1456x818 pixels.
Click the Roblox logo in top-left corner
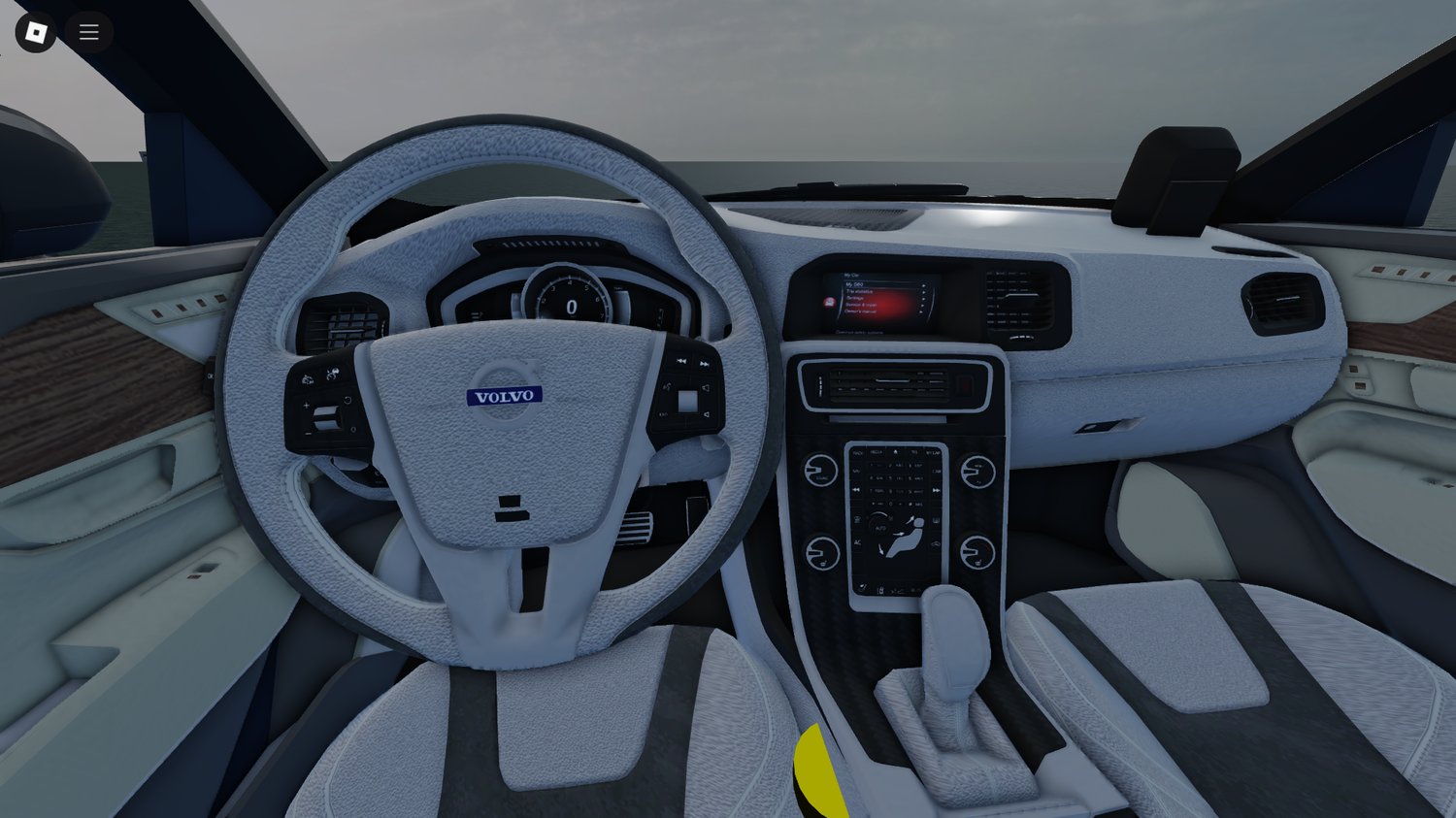click(x=35, y=31)
